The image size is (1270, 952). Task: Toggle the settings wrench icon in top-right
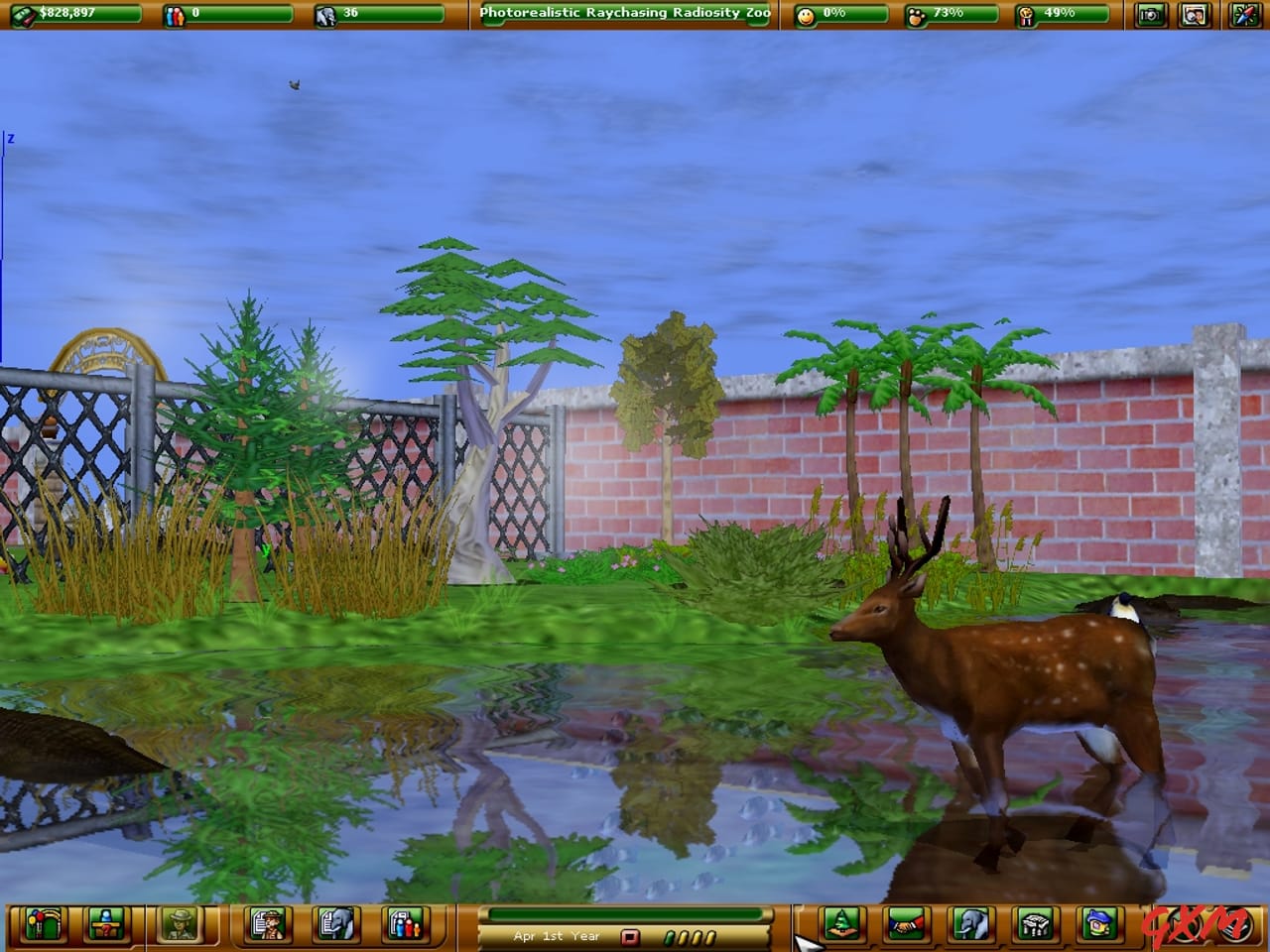1242,14
